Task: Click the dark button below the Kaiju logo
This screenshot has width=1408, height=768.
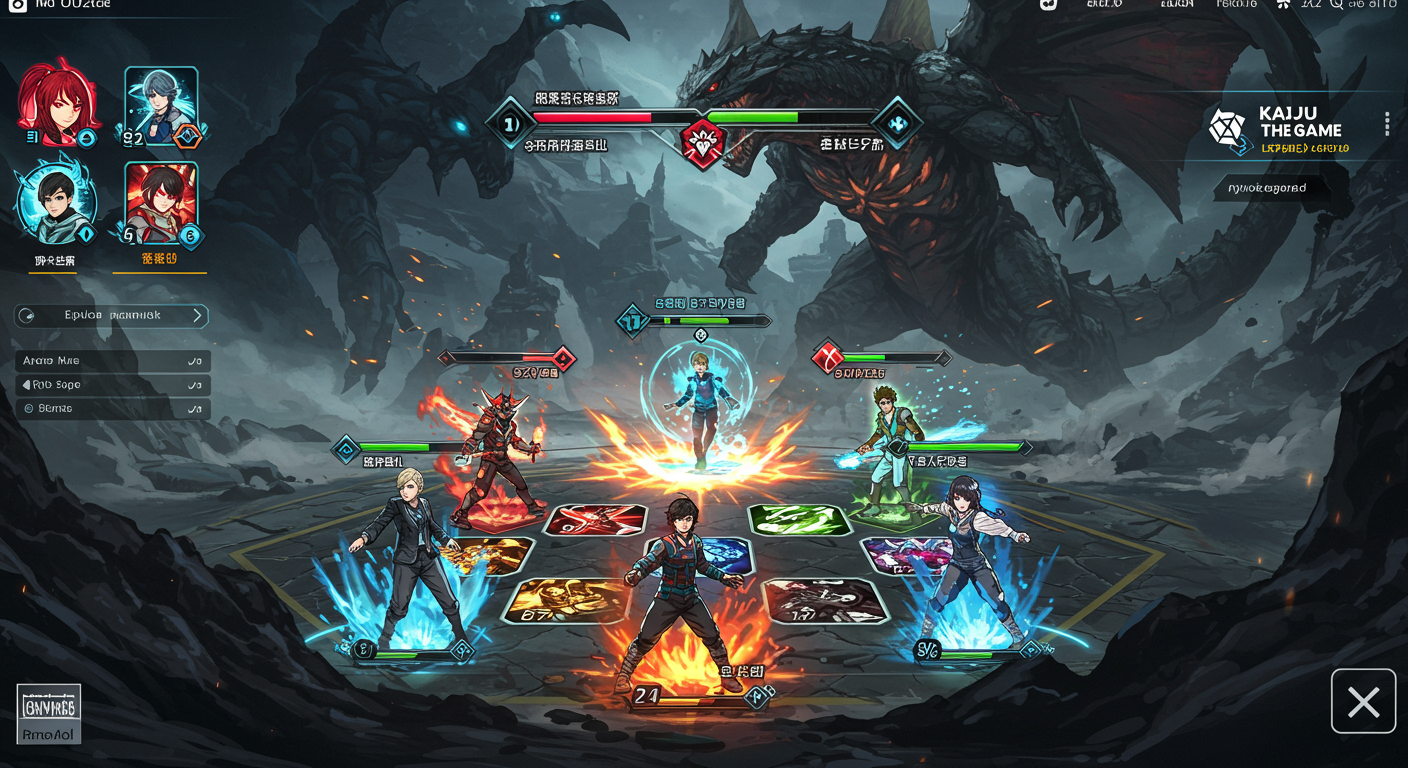Action: (x=1272, y=188)
